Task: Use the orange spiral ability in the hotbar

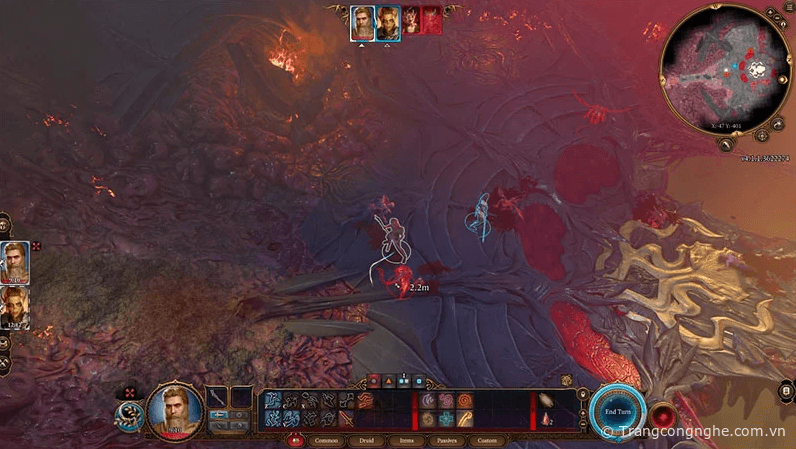Action: point(464,401)
